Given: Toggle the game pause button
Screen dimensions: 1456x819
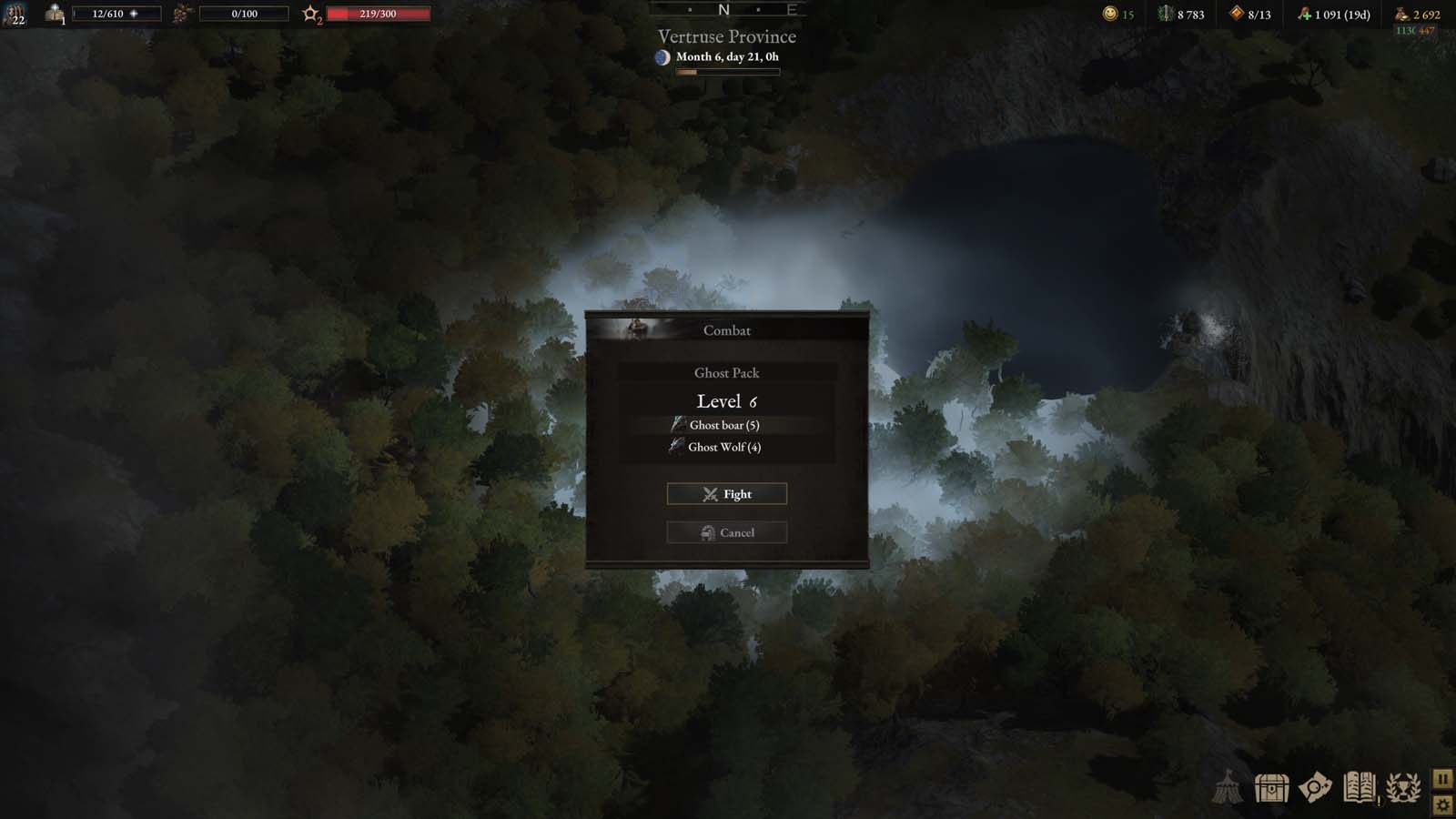Looking at the screenshot, I should [x=1443, y=778].
